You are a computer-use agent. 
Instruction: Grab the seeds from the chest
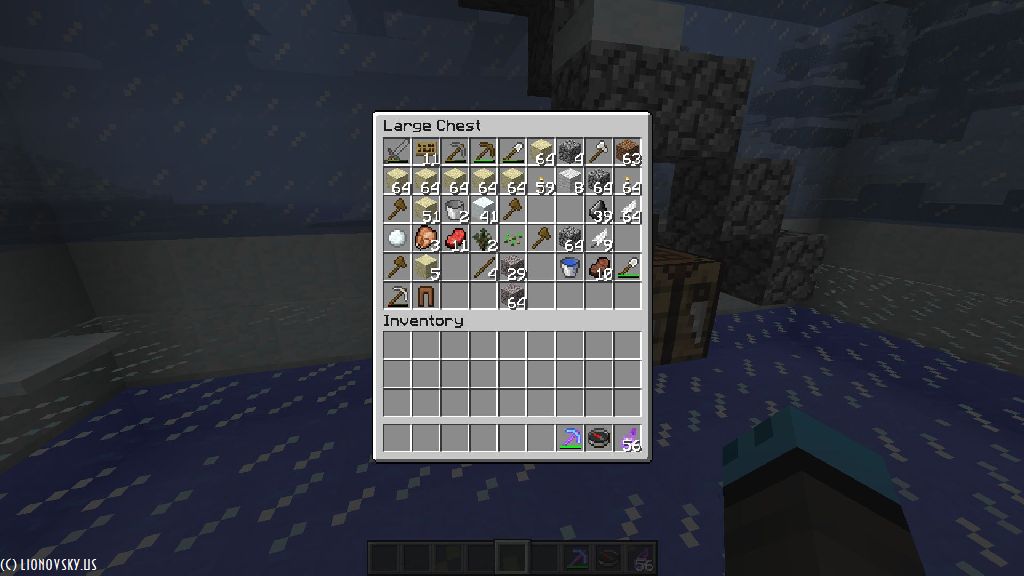coord(512,239)
